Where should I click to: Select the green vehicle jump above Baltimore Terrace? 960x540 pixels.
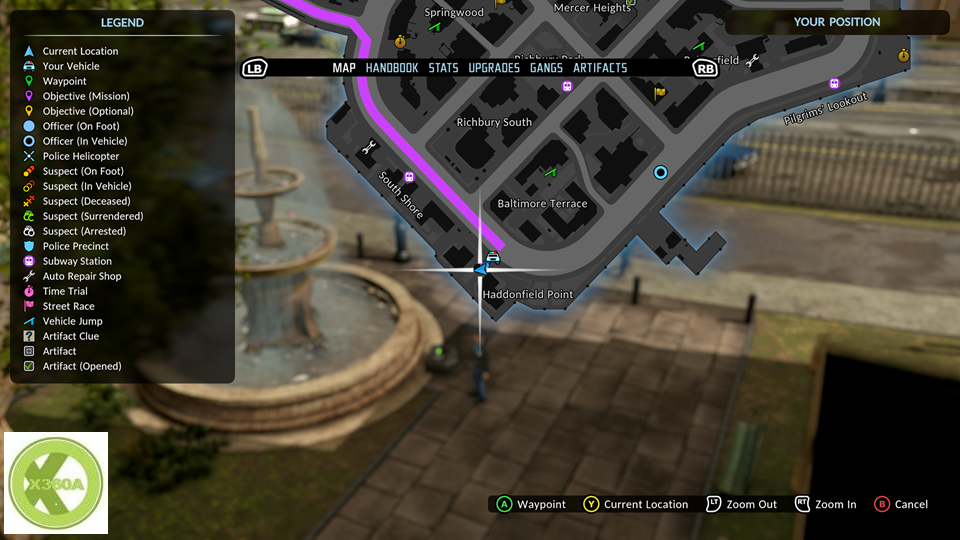click(549, 172)
